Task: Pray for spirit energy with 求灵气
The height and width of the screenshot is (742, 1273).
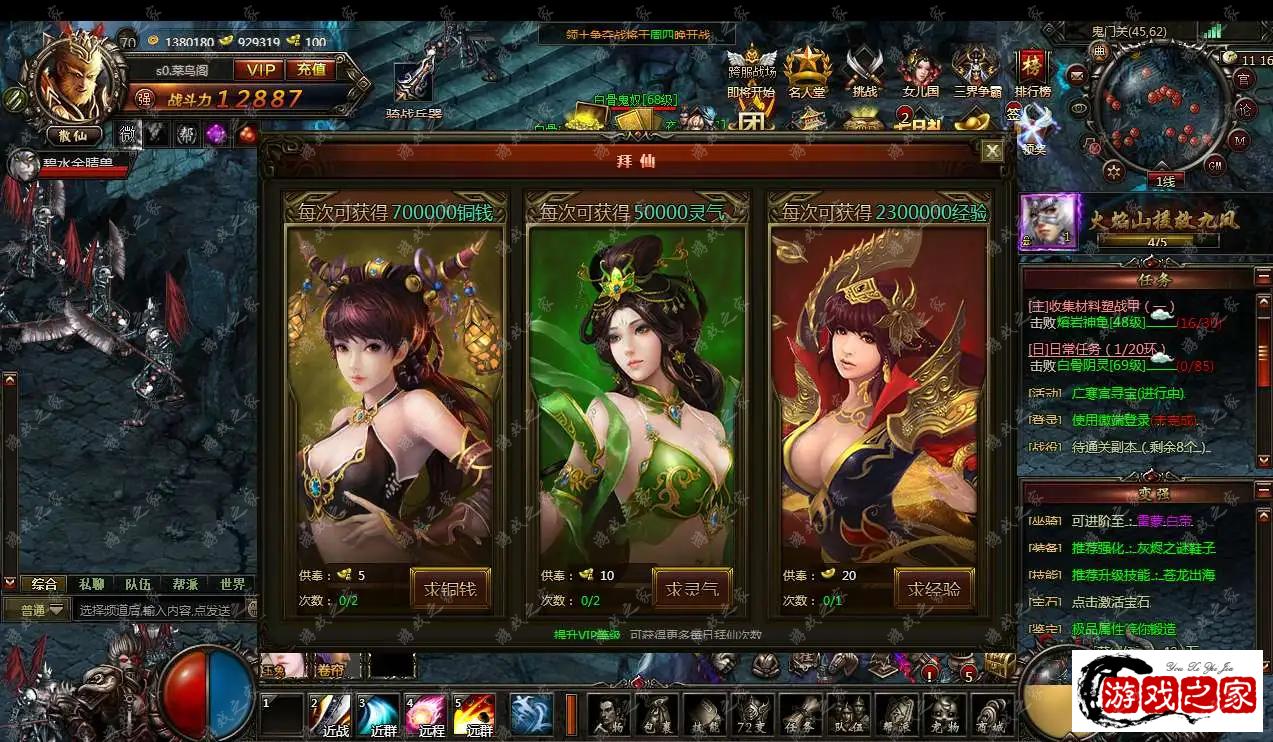Action: [692, 588]
